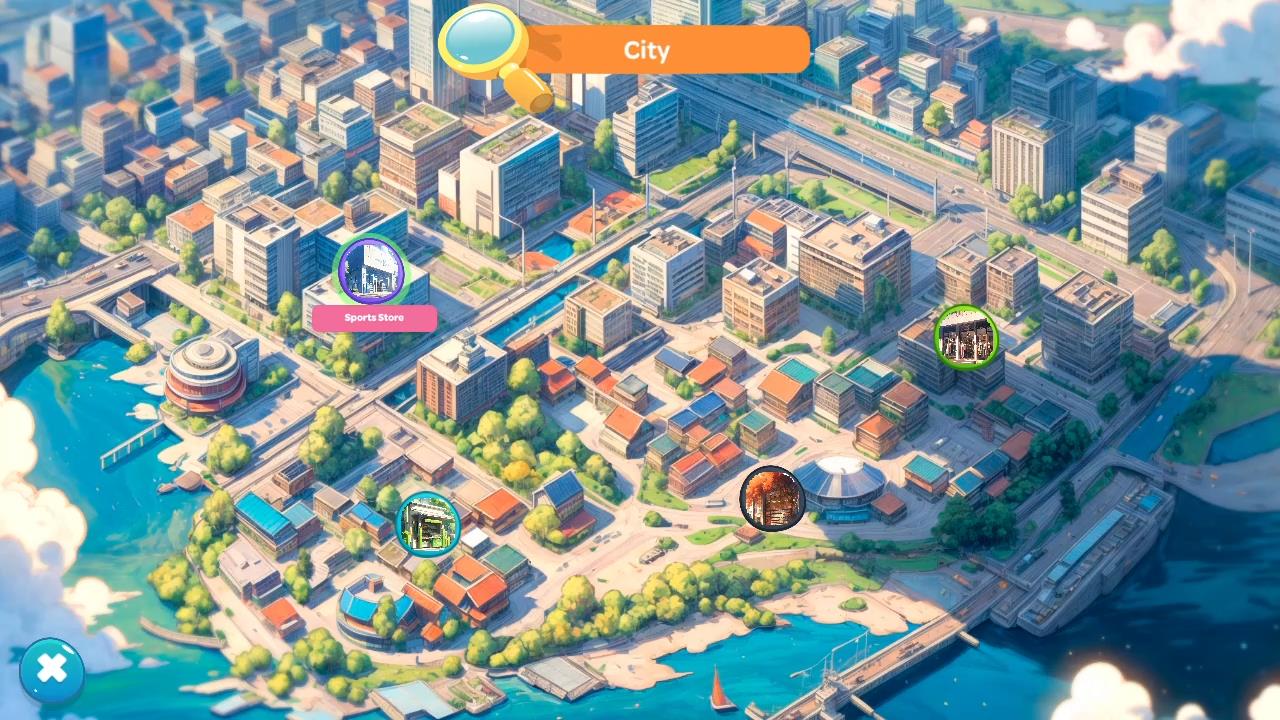
Task: Expand the City banner at the top
Action: pyautogui.click(x=646, y=50)
